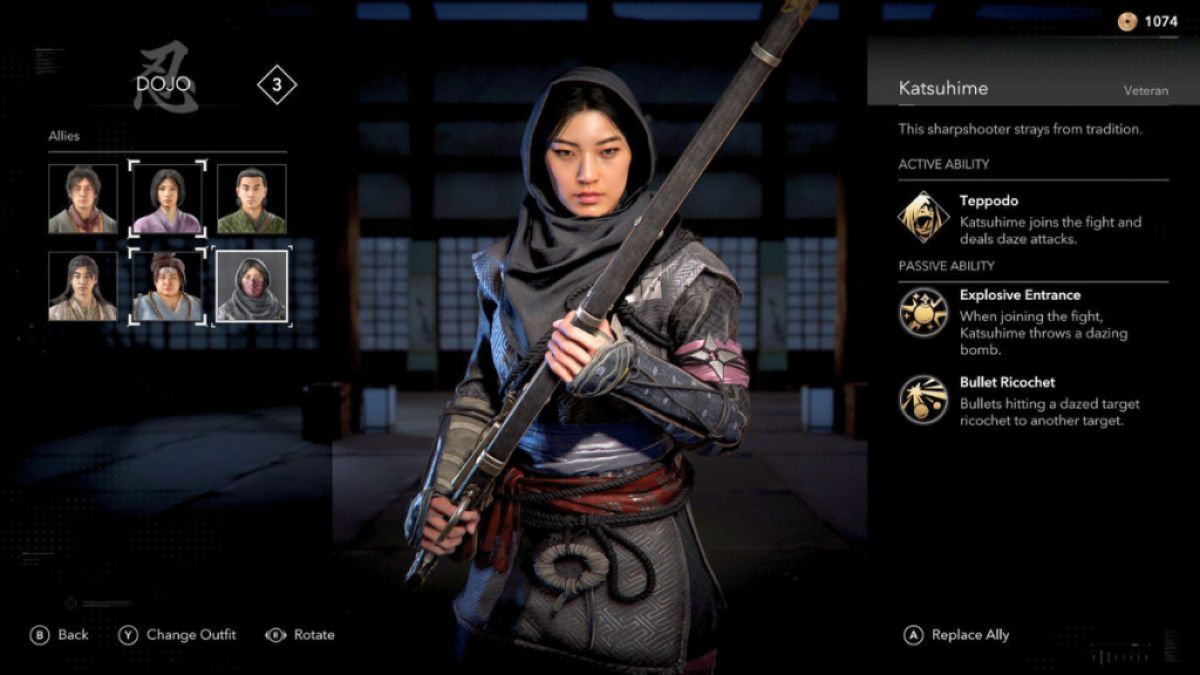
Task: Choose the ally with headband and blue robe
Action: pyautogui.click(x=168, y=286)
